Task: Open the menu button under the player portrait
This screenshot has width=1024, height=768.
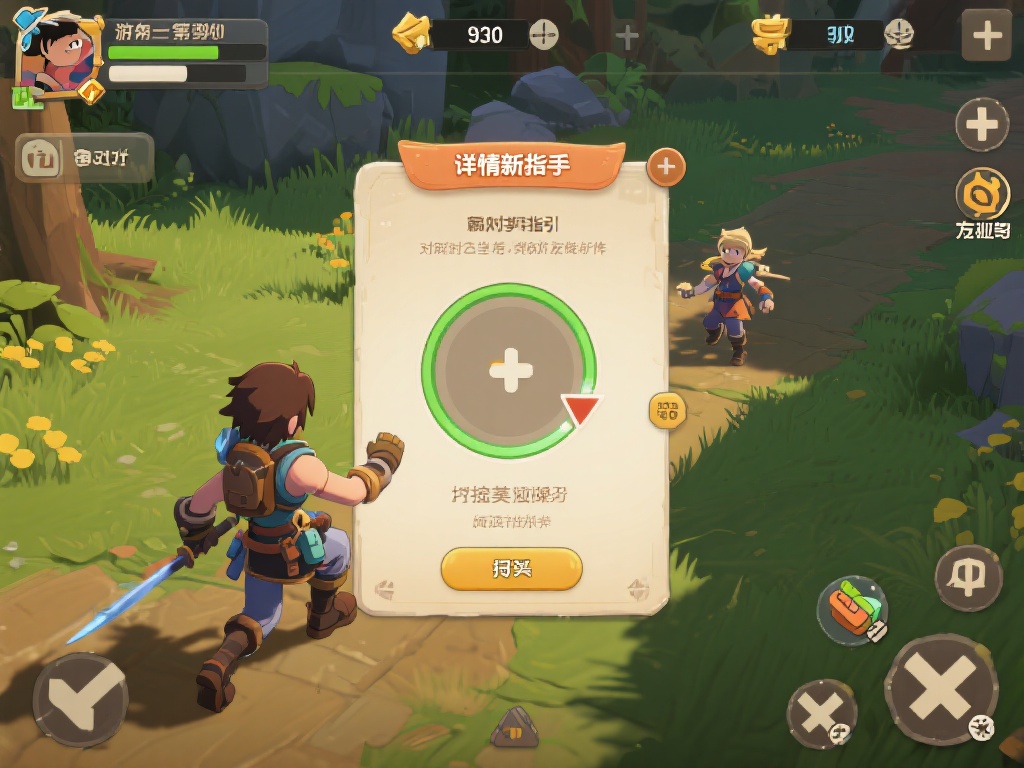Action: [x=85, y=157]
